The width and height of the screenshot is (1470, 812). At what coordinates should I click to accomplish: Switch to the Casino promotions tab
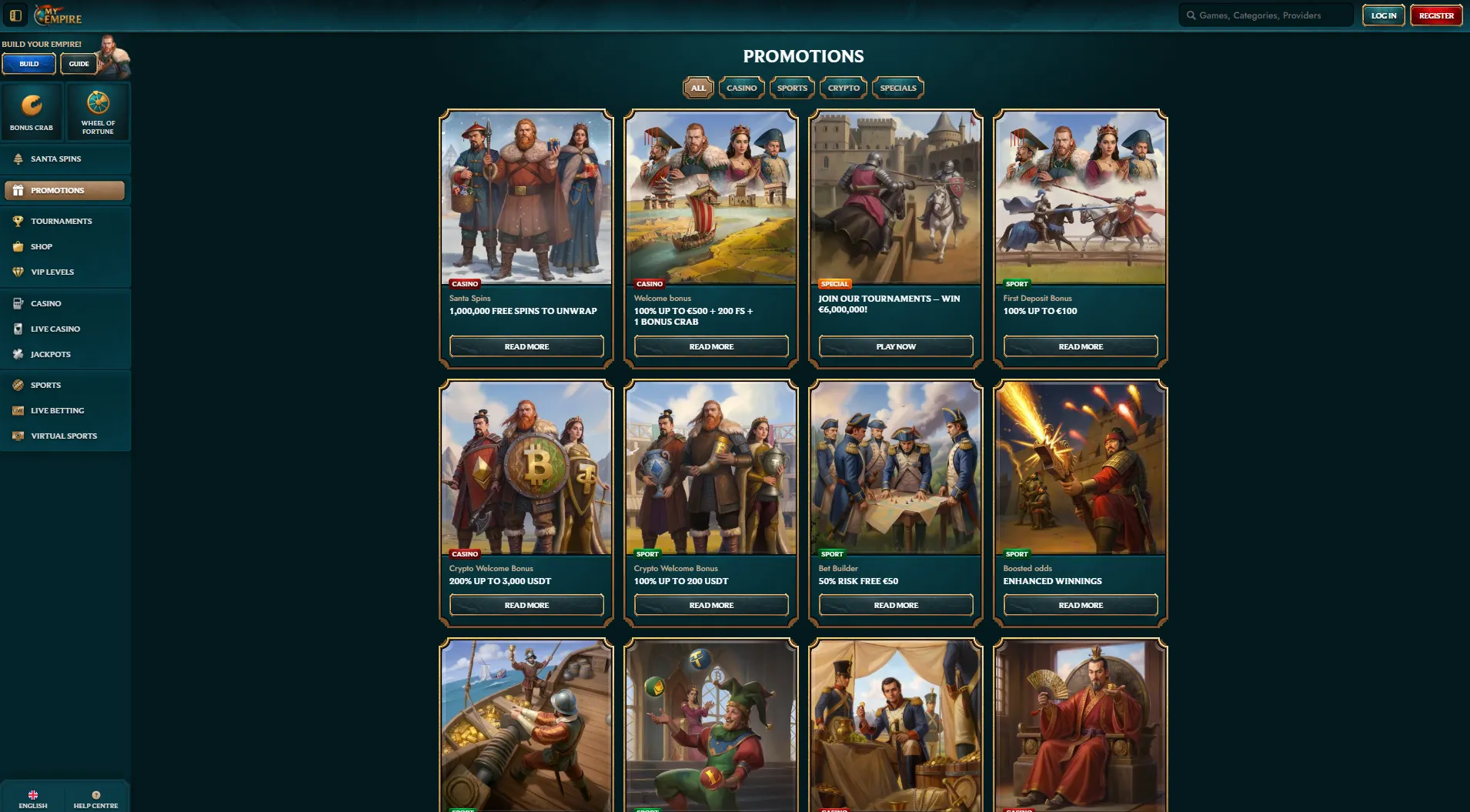pyautogui.click(x=741, y=88)
